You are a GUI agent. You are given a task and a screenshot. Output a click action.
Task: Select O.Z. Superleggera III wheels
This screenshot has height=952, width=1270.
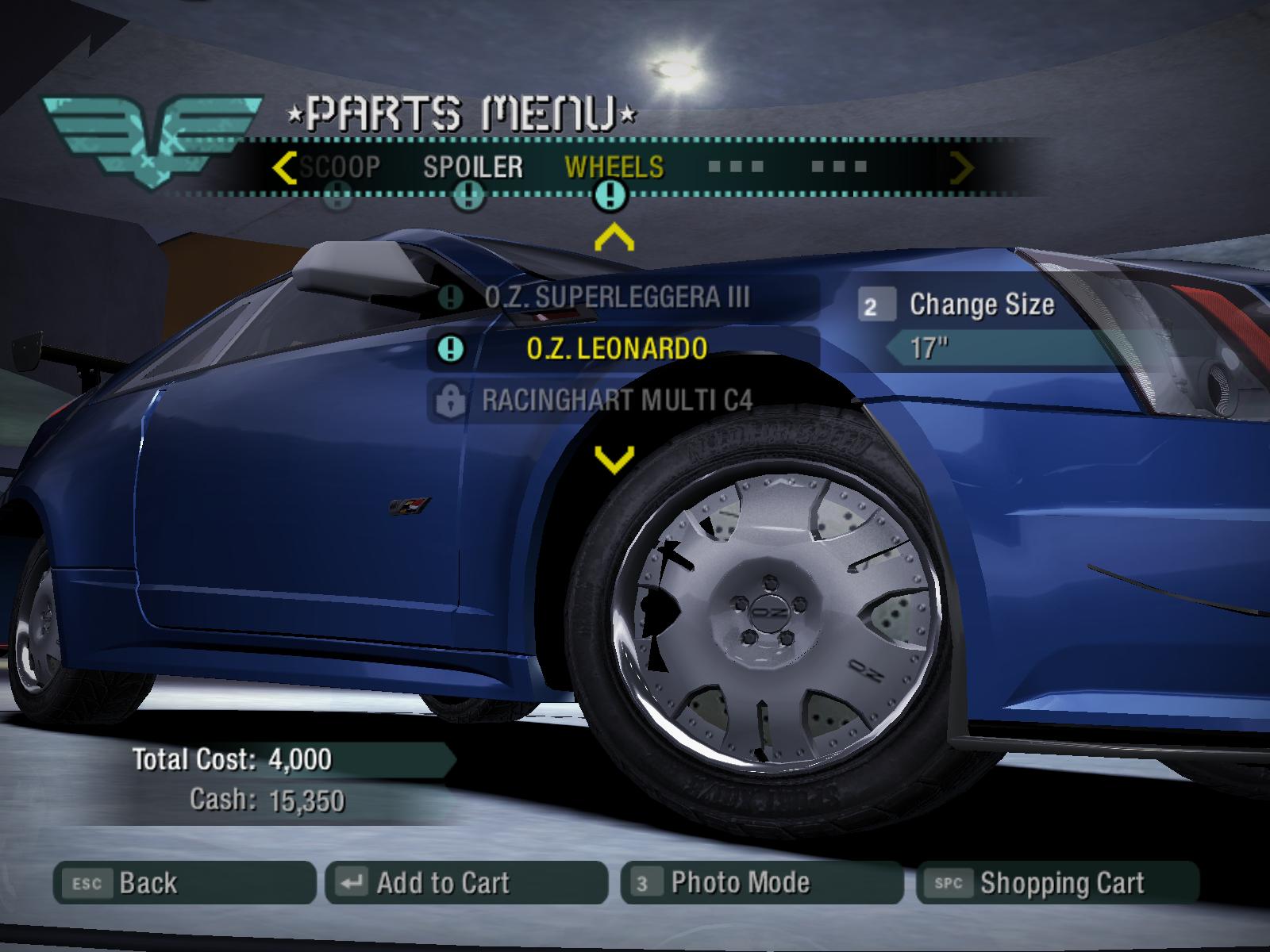tap(617, 297)
